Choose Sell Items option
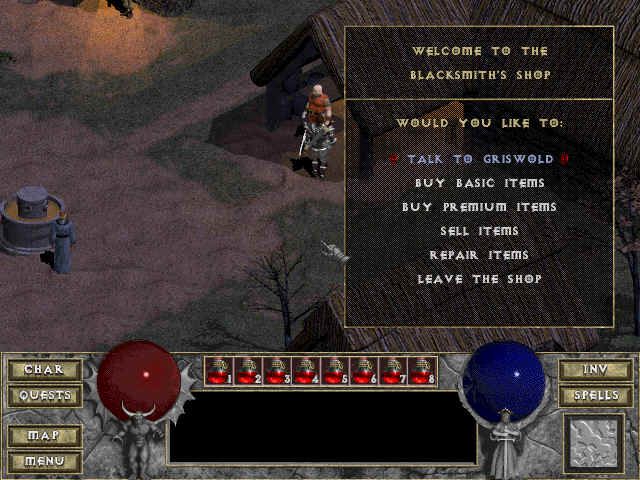Viewport: 640px width, 480px height. coord(479,231)
